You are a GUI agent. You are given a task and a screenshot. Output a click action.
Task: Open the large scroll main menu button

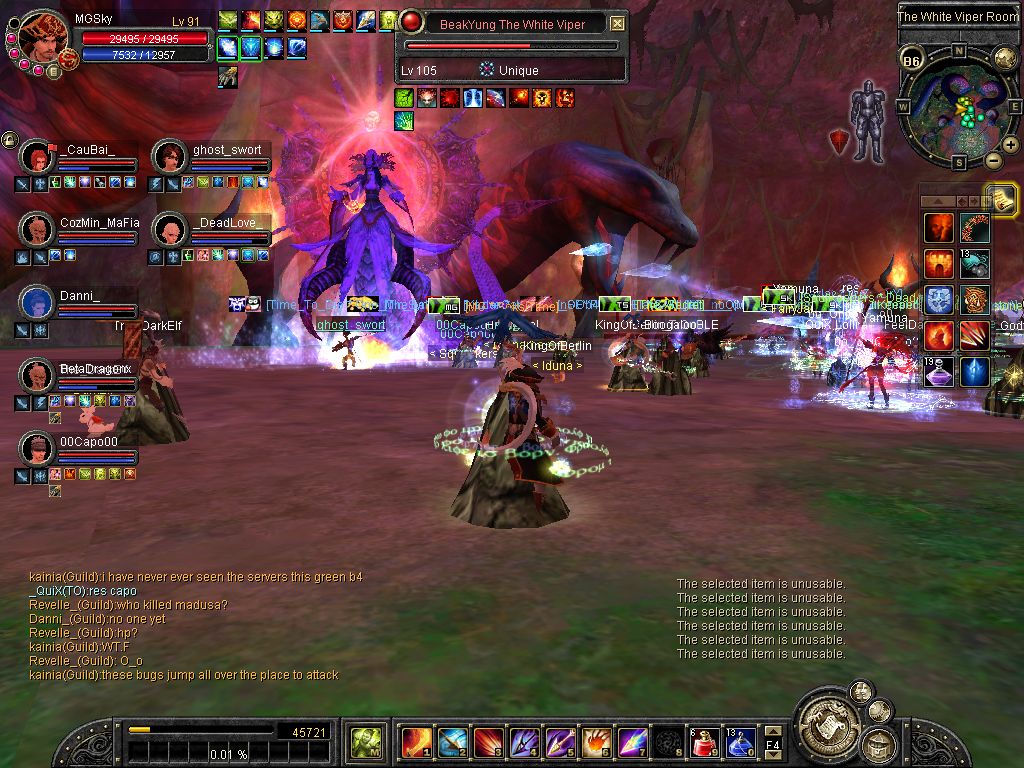click(x=826, y=720)
